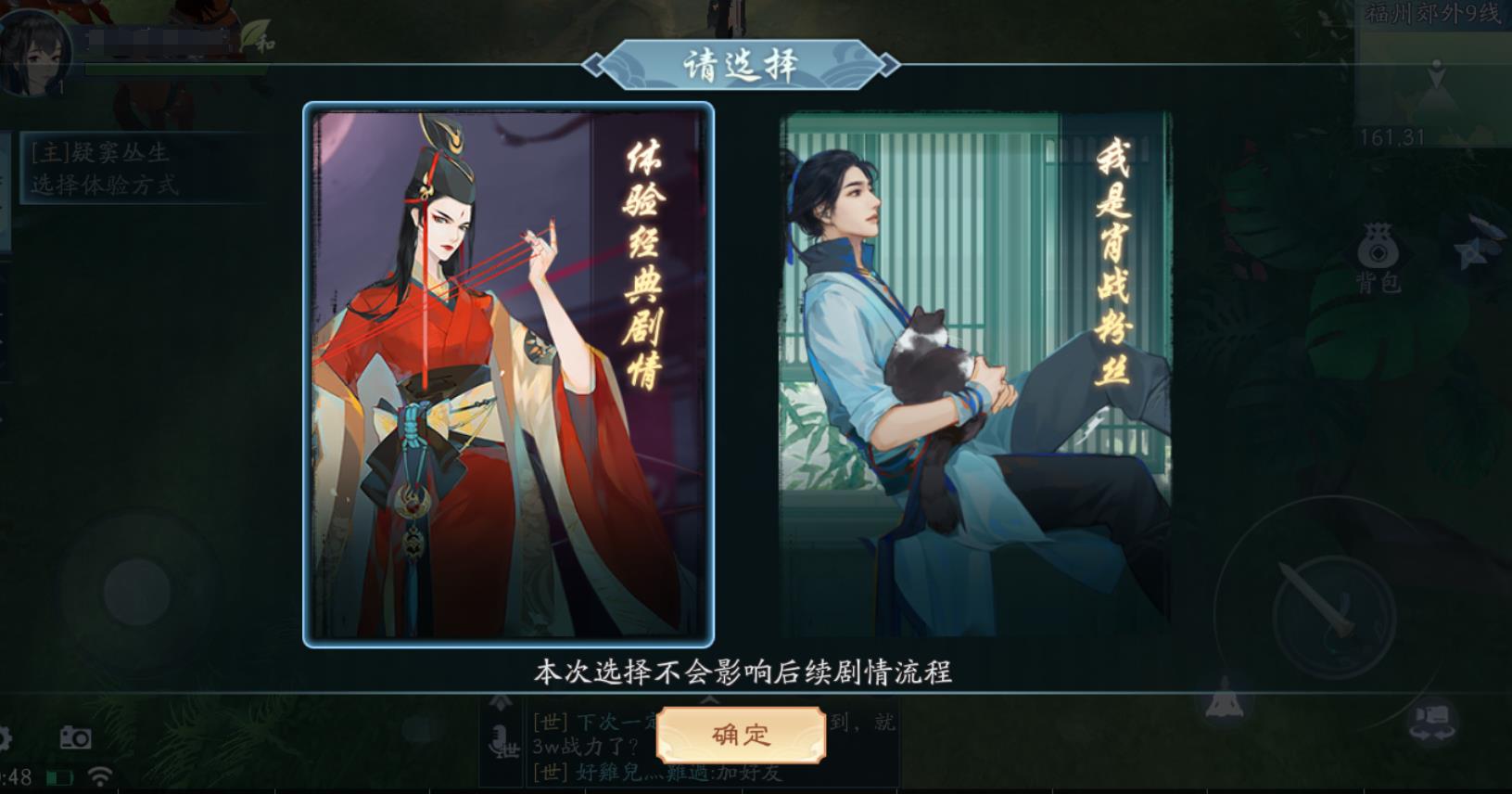Take a screenshot with the camera icon
Image resolution: width=1512 pixels, height=794 pixels.
(x=74, y=738)
